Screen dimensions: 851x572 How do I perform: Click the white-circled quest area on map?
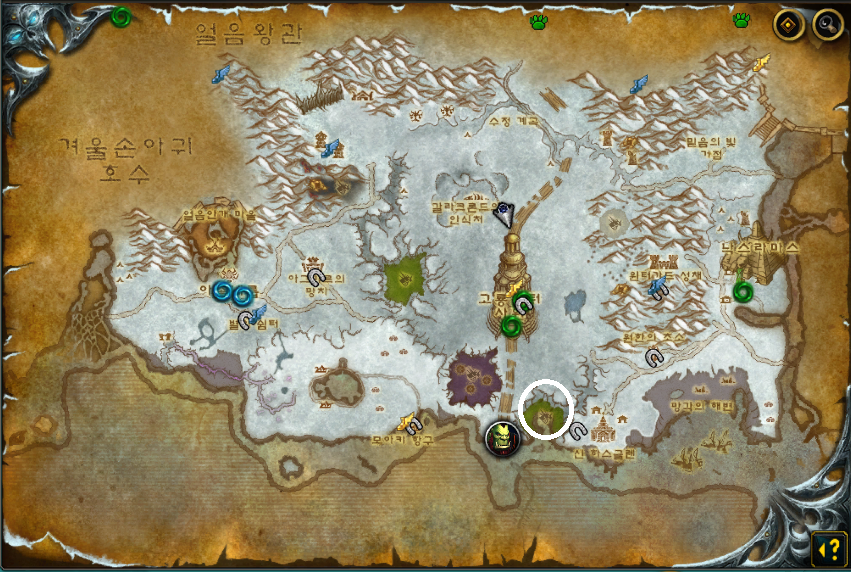(545, 409)
